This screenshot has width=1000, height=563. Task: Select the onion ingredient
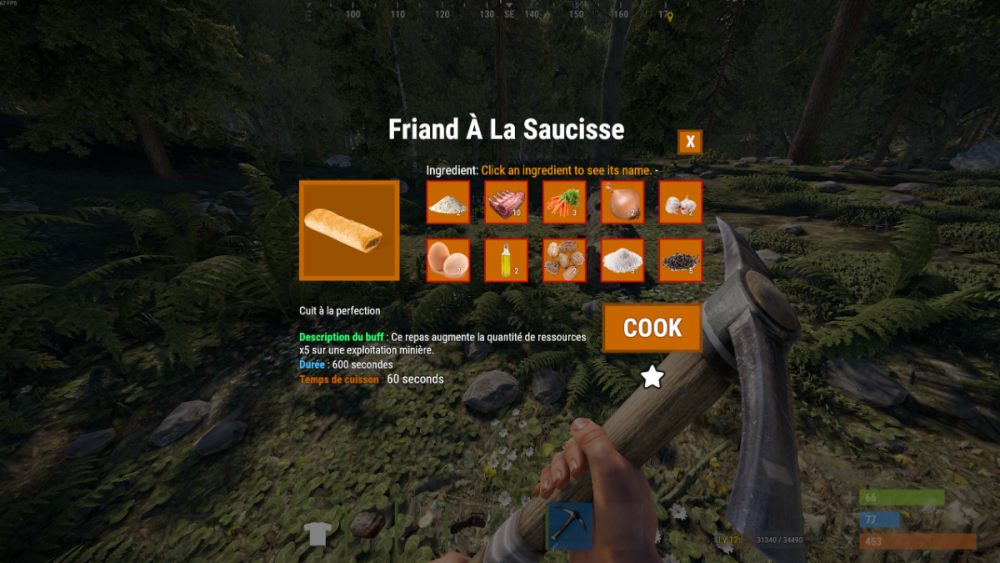point(622,202)
